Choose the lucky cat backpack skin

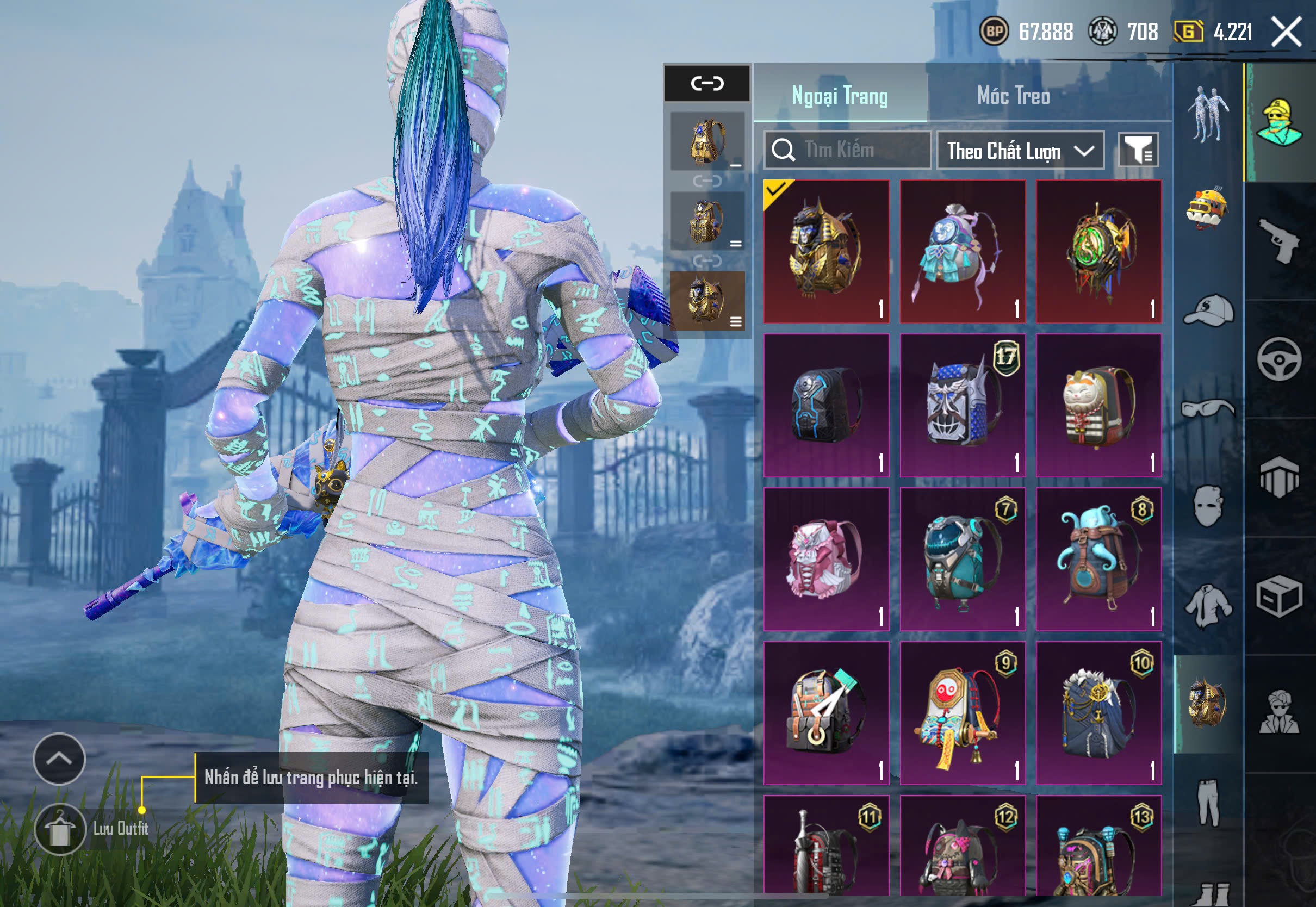(x=1098, y=405)
